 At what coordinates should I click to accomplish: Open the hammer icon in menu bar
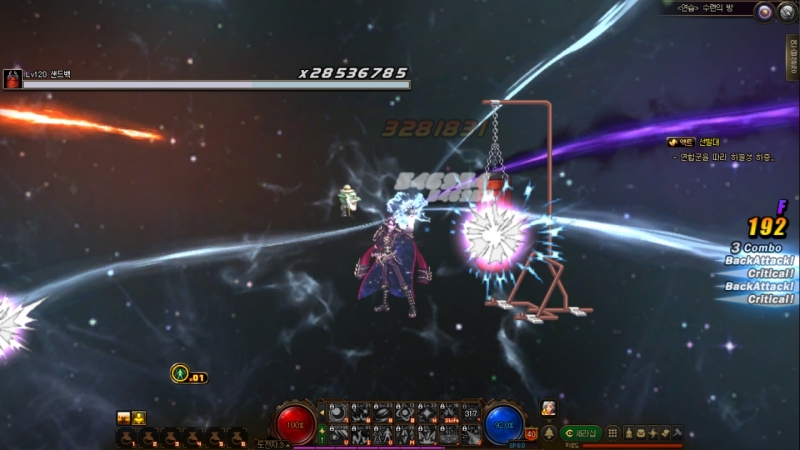click(677, 433)
